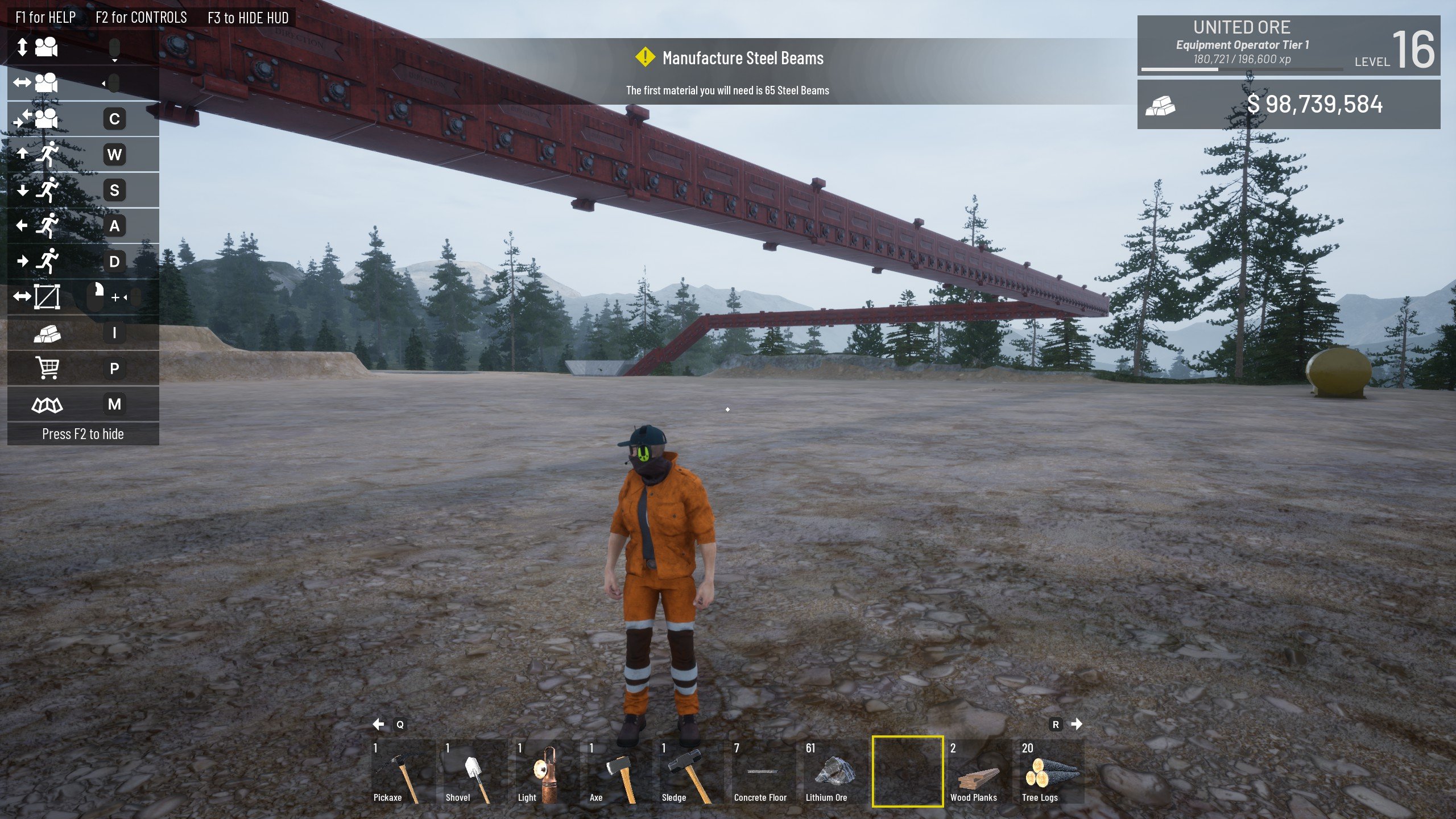Click the money balance gold bars panel
This screenshot has width=1456, height=819.
pyautogui.click(x=1288, y=105)
